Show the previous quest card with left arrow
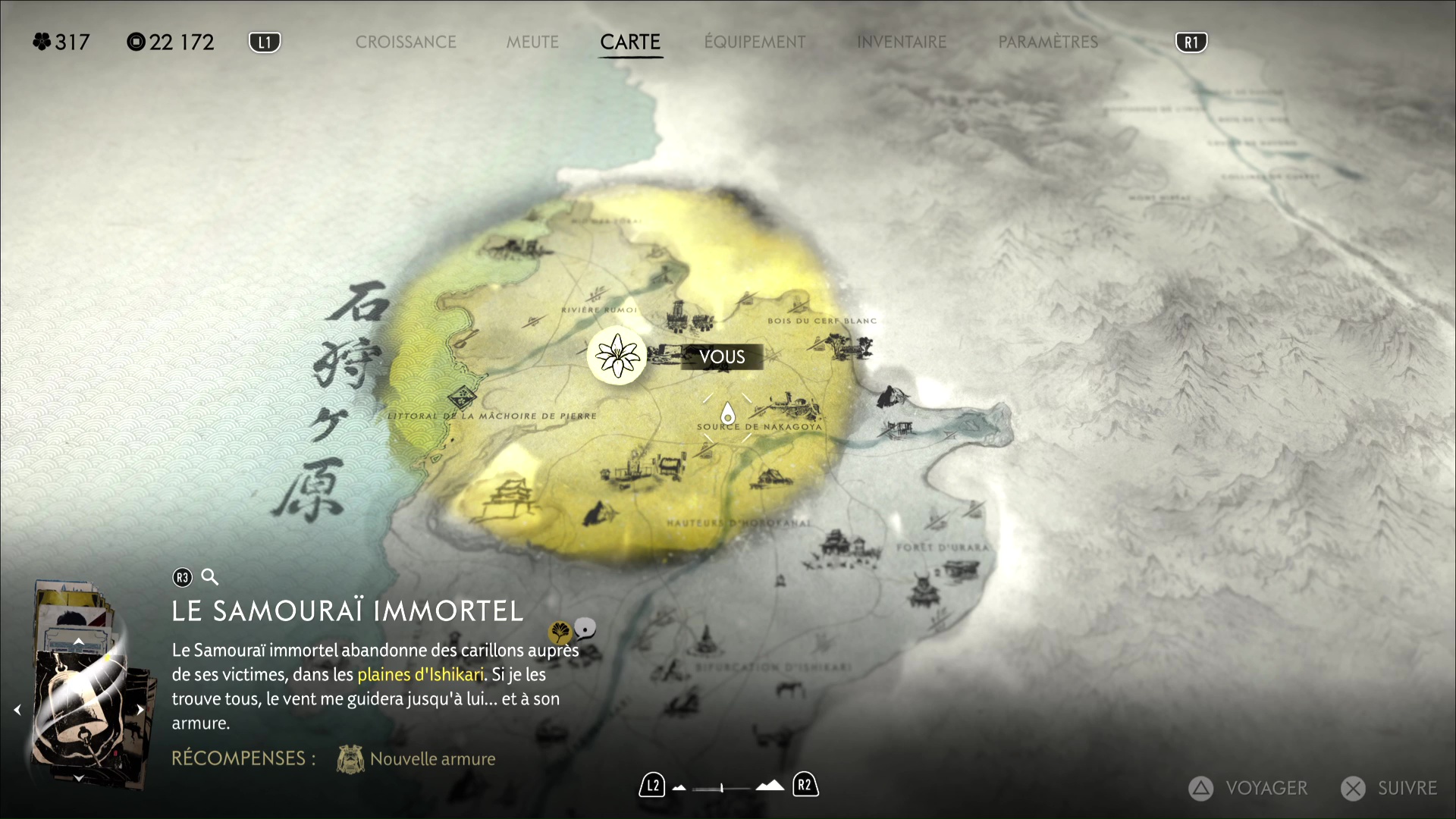The width and height of the screenshot is (1456, 819). (17, 710)
